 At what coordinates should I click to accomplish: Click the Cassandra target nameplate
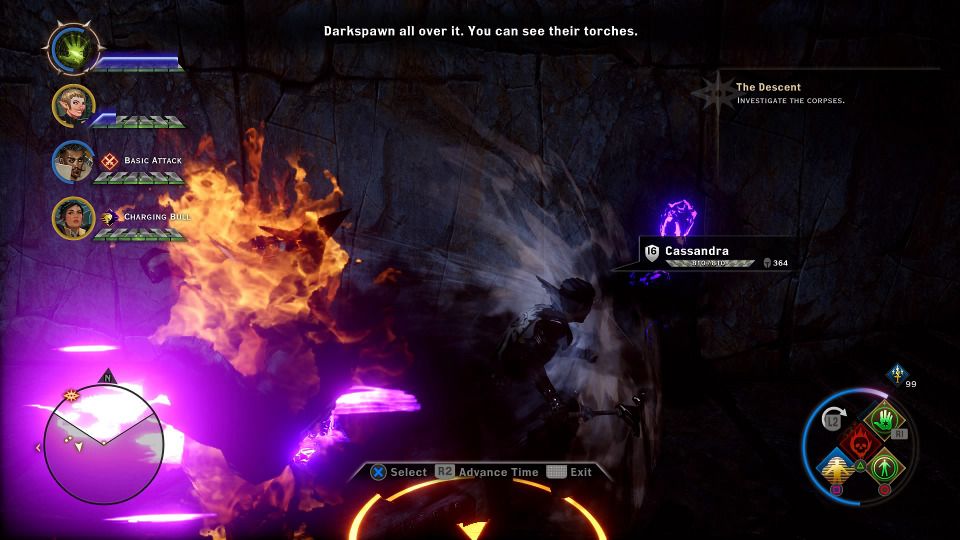[x=698, y=251]
